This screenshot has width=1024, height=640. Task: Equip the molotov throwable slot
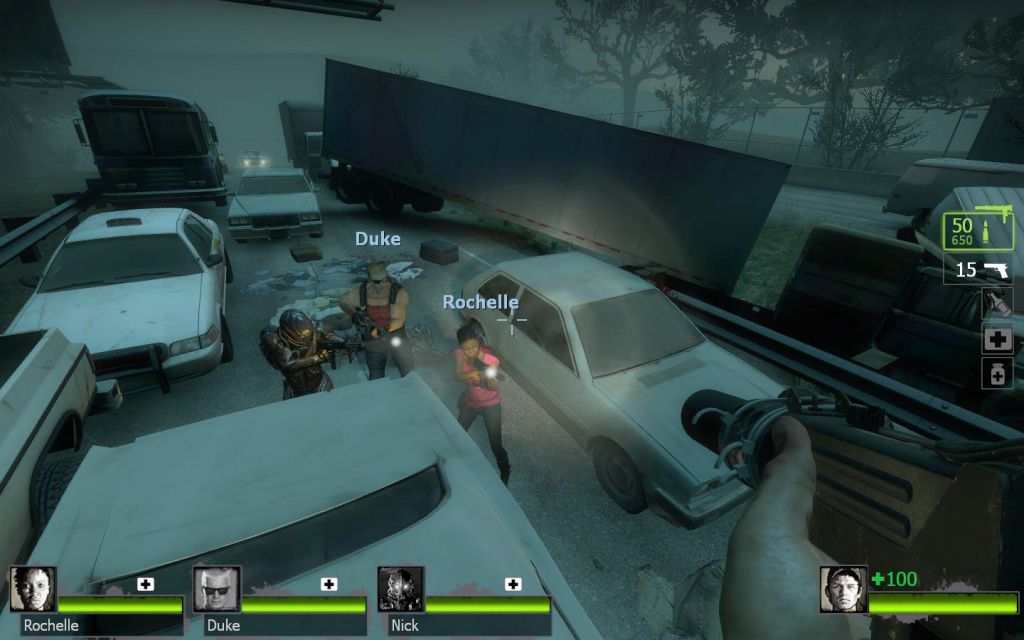click(x=997, y=304)
